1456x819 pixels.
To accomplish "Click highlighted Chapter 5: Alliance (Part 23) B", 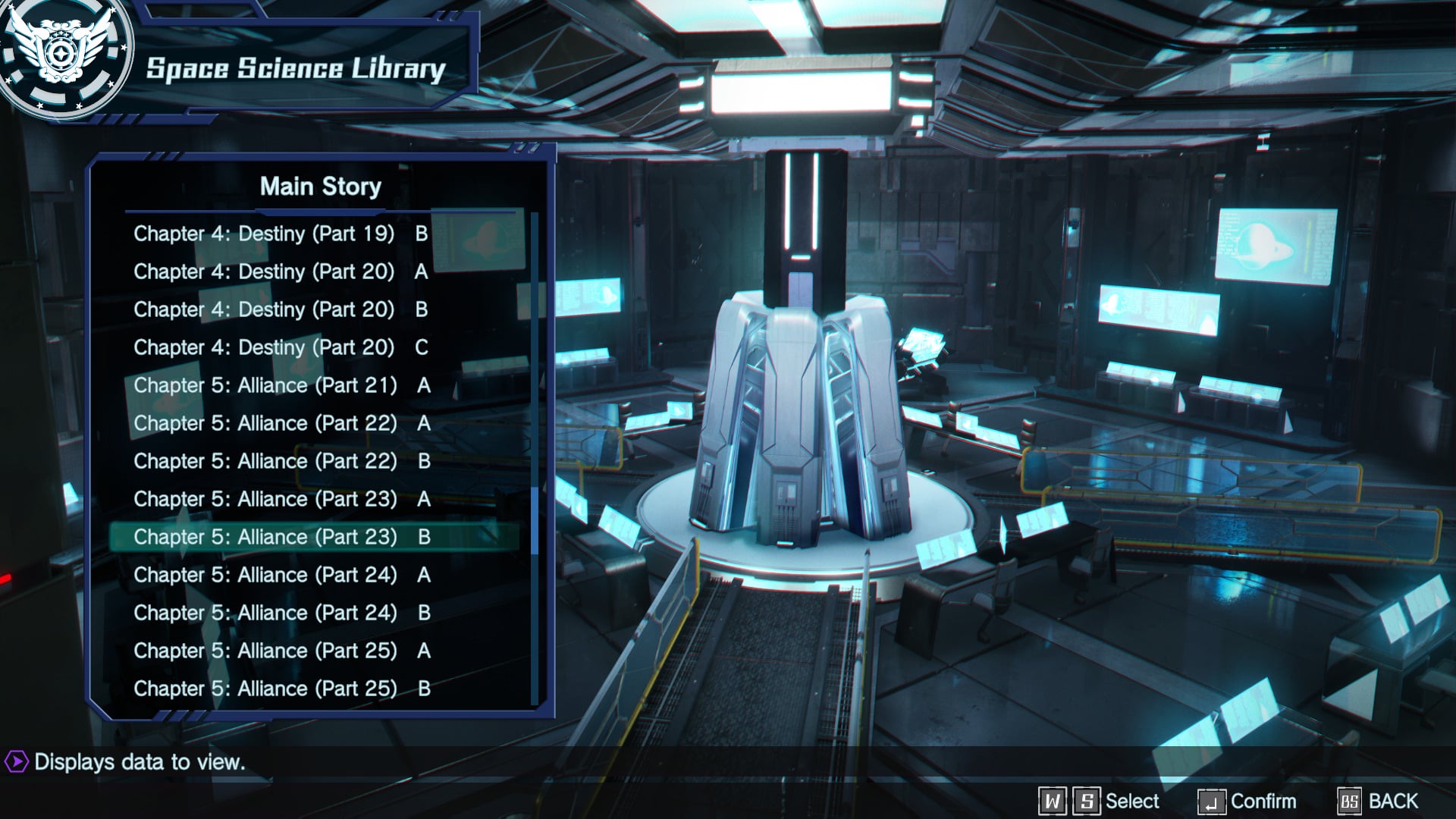I will 282,537.
